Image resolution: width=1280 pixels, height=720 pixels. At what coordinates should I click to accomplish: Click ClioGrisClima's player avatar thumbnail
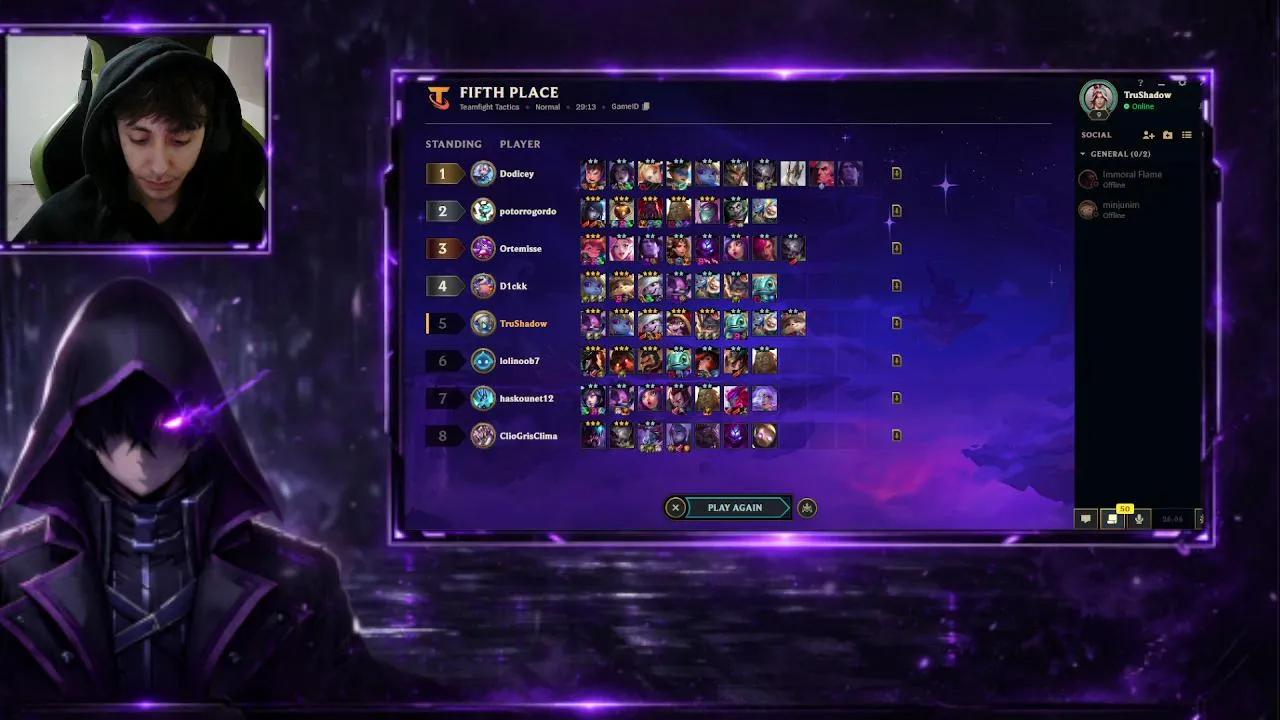pos(481,436)
